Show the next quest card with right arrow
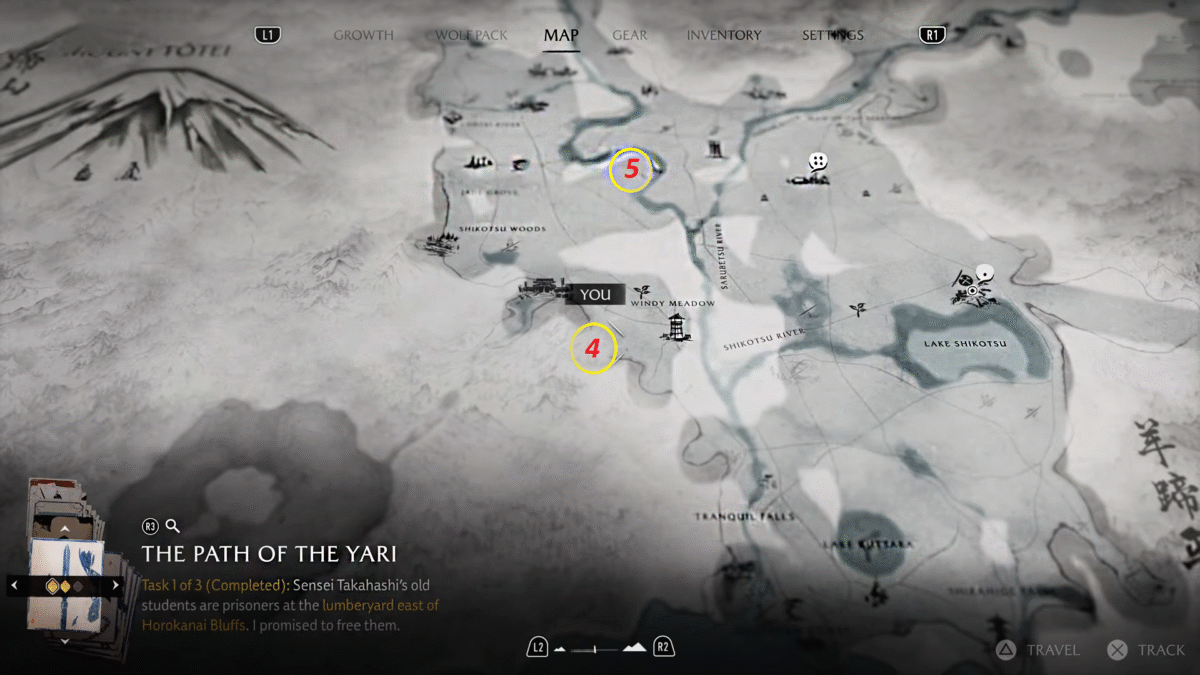 [x=116, y=585]
